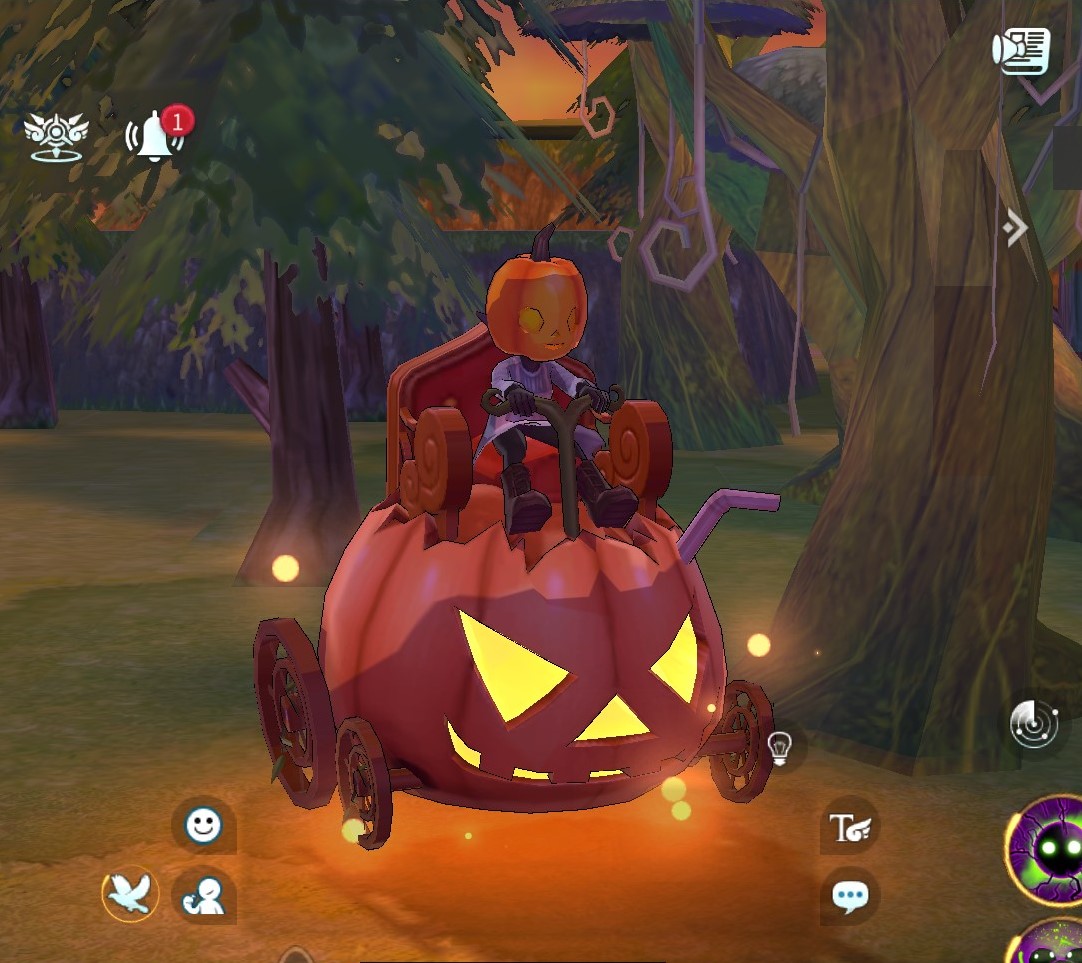Toggle the lightbulb button

pyautogui.click(x=779, y=746)
